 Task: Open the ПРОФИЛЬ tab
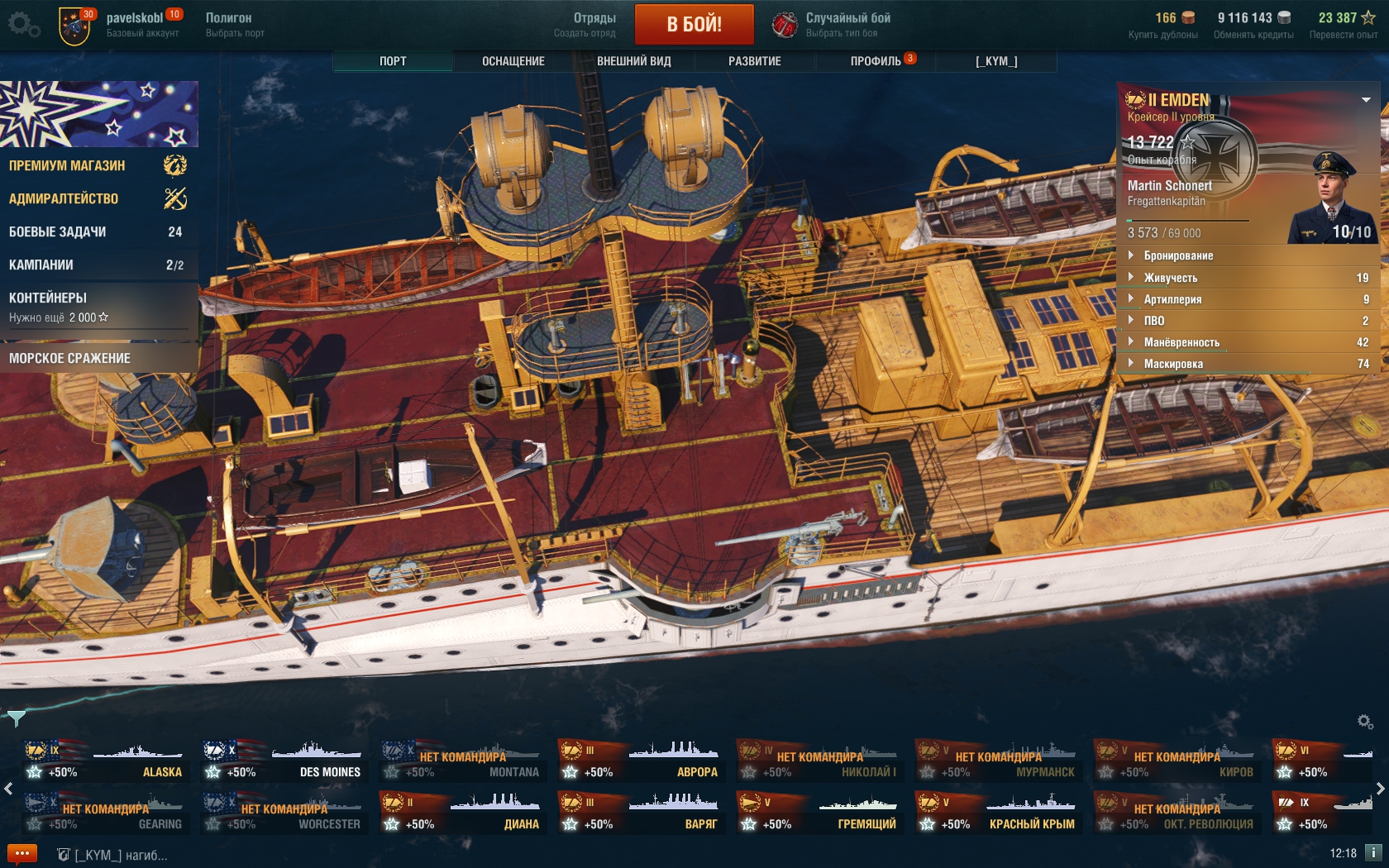tap(876, 61)
